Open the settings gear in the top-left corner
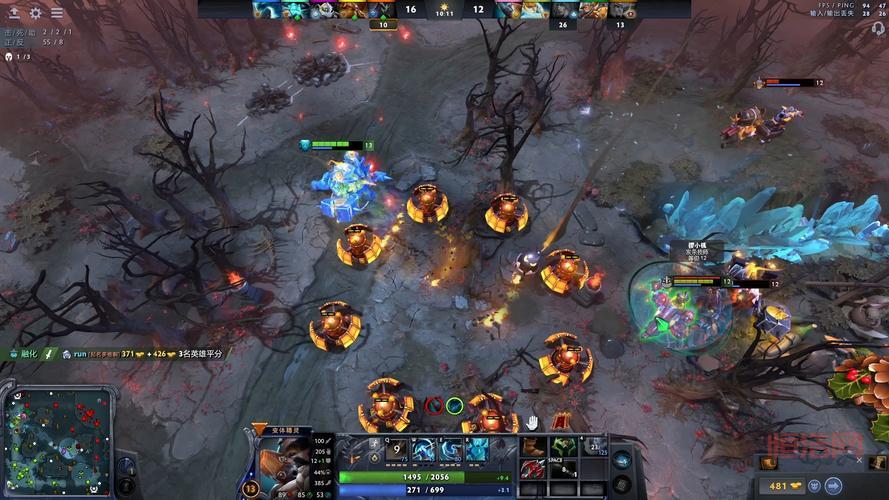 point(35,13)
